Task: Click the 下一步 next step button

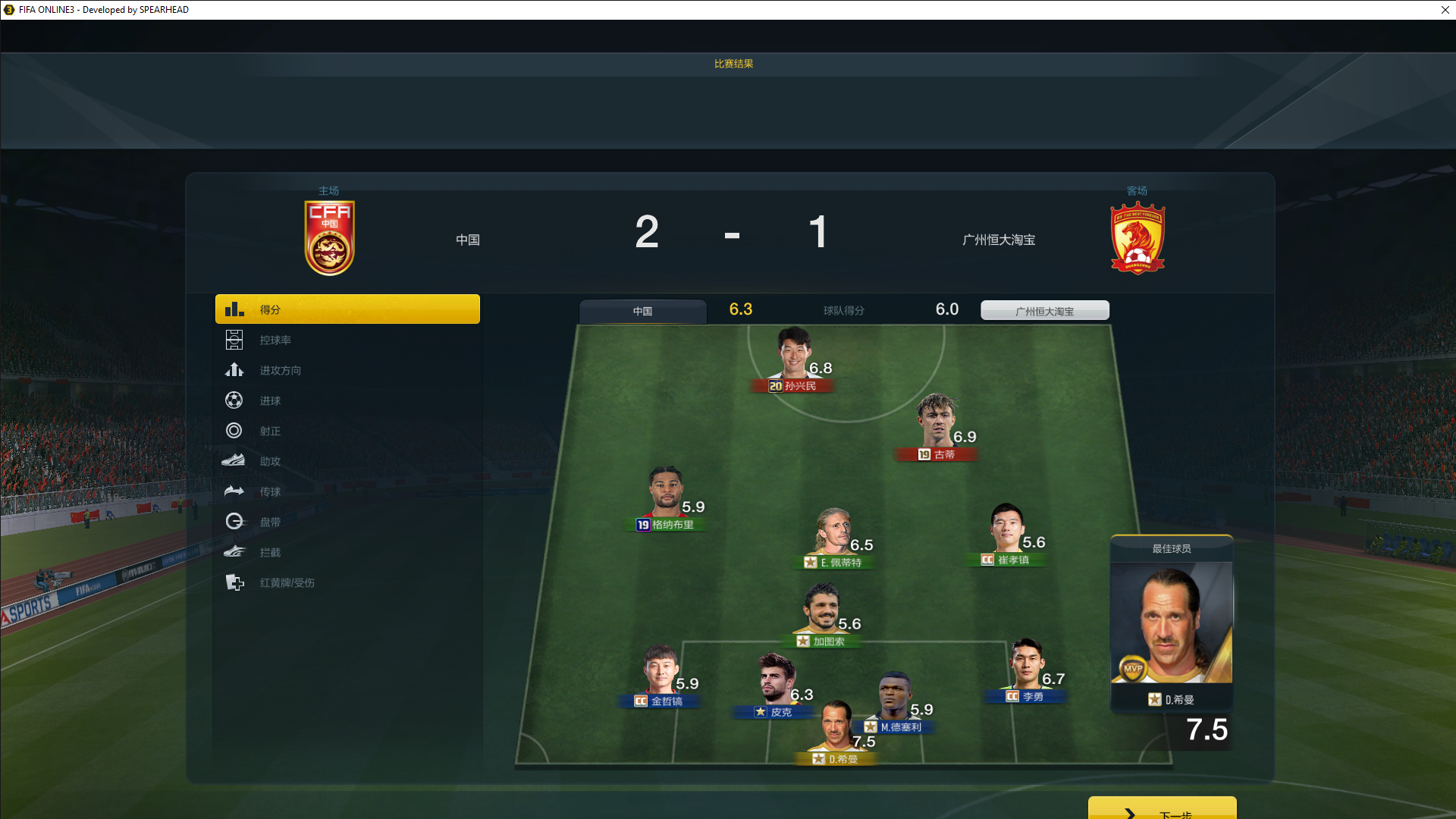Action: pos(1162,810)
